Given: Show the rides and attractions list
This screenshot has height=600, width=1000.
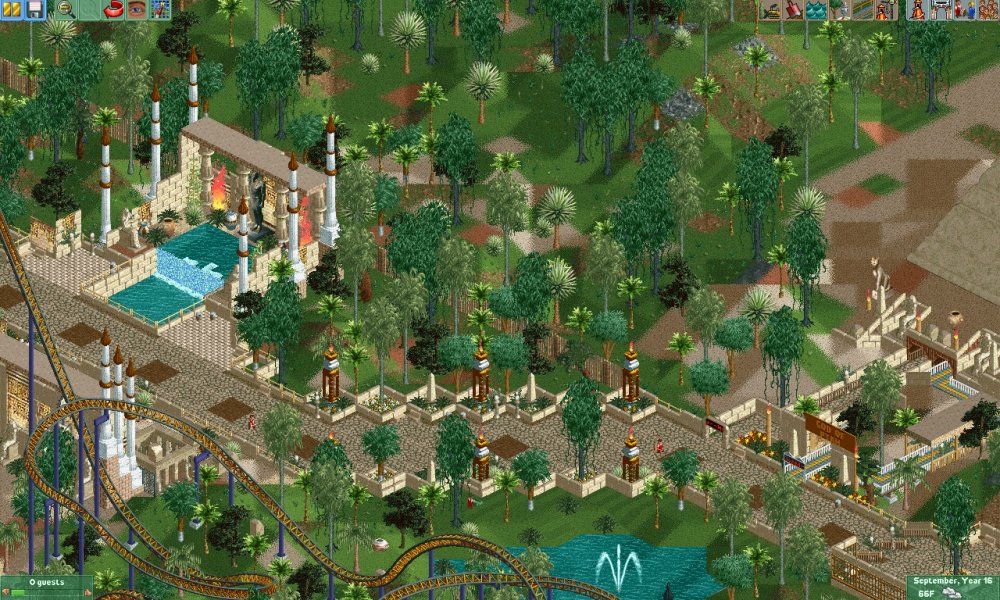Looking at the screenshot, I should (917, 10).
